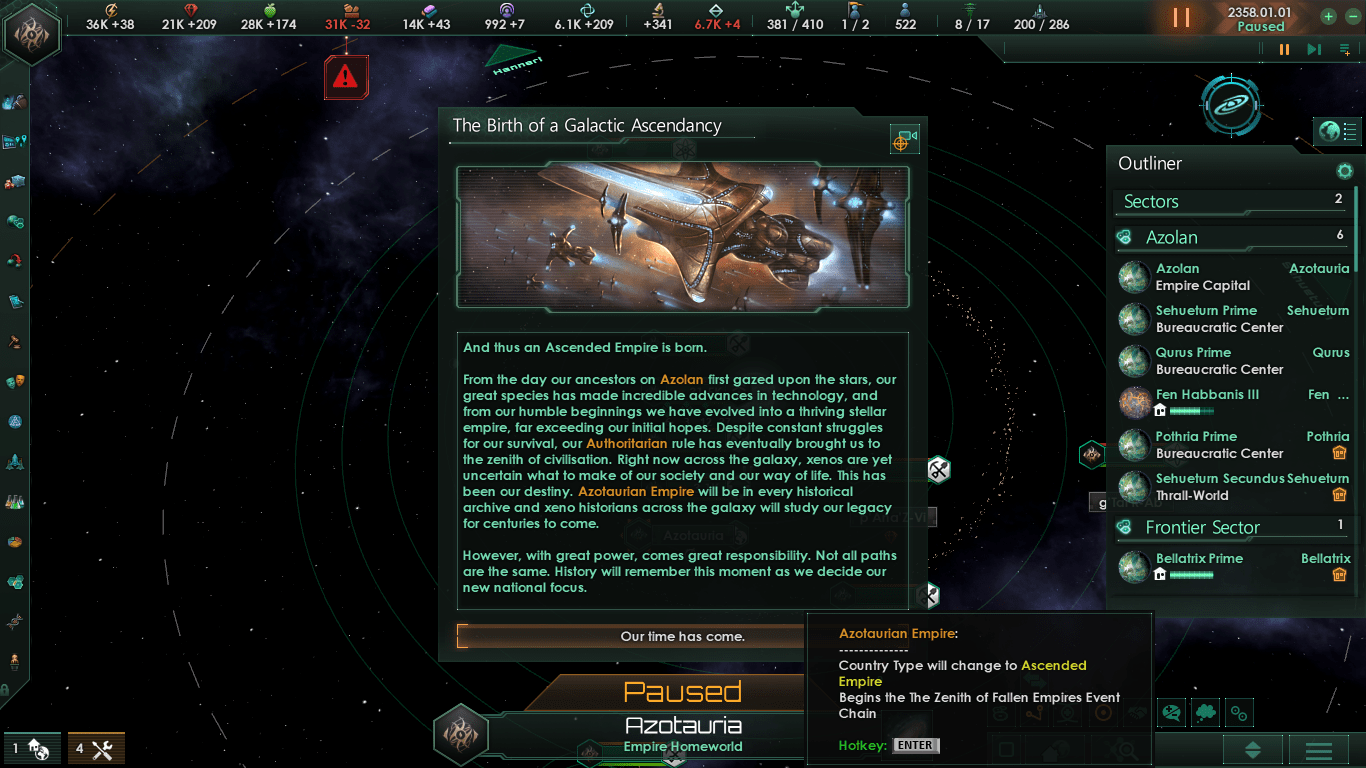Toggle the pause button beside the date
This screenshot has height=768, width=1366.
tap(1182, 17)
